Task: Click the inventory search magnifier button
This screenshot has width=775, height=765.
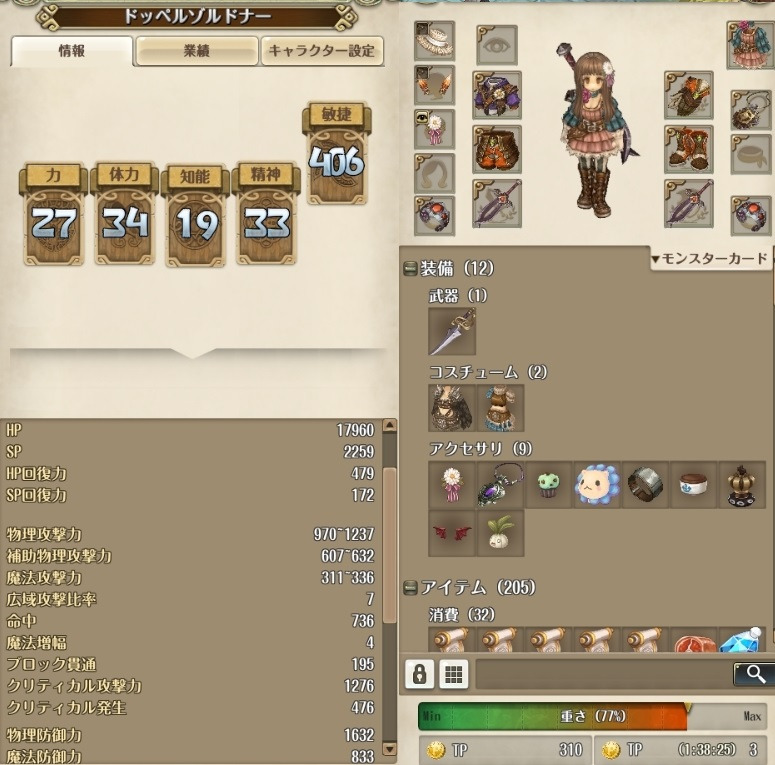Action: click(754, 674)
